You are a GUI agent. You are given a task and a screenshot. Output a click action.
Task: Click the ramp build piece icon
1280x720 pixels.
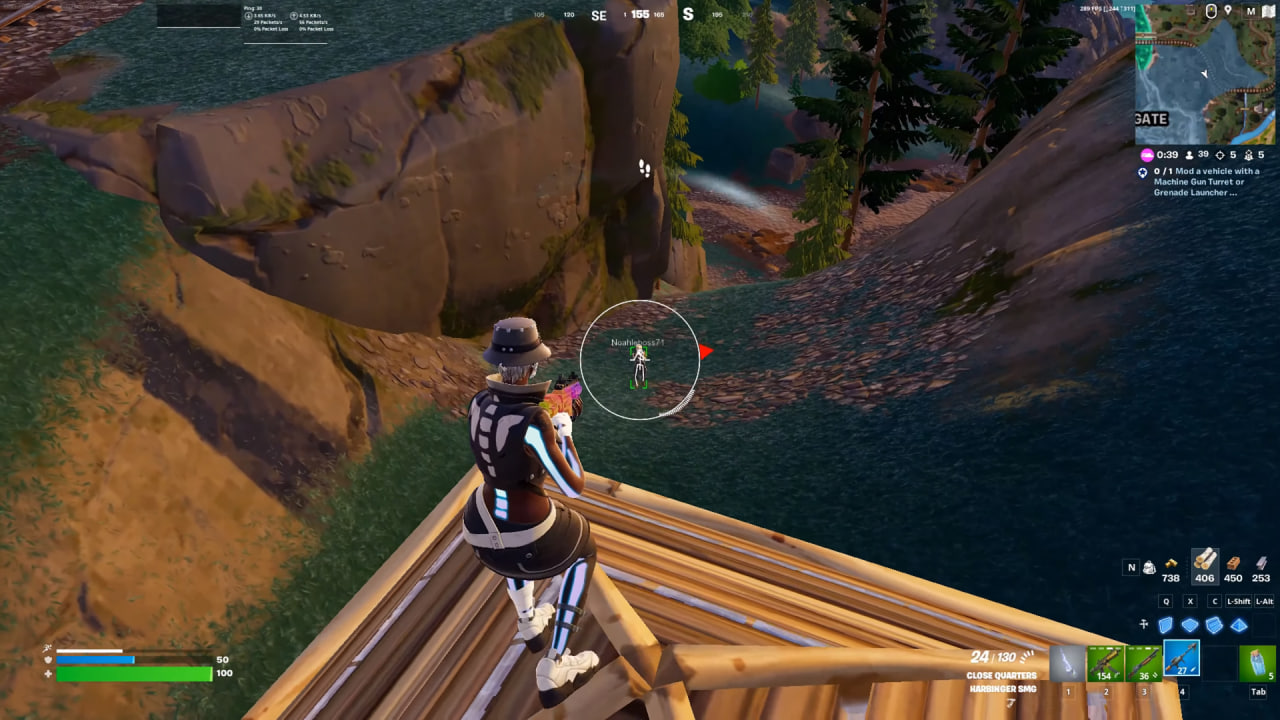tap(1213, 625)
